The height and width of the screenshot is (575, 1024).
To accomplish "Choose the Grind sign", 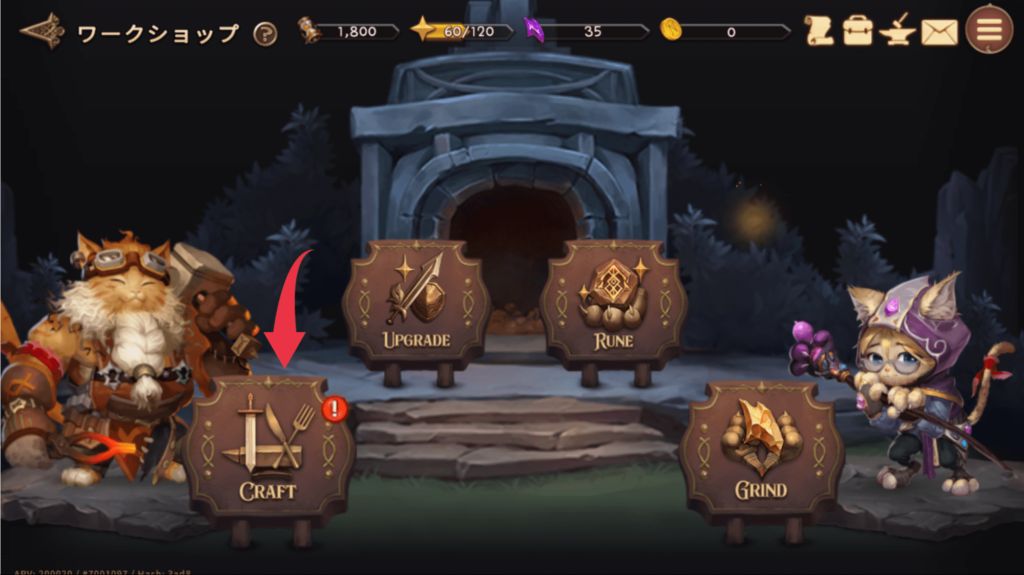I will pyautogui.click(x=761, y=450).
